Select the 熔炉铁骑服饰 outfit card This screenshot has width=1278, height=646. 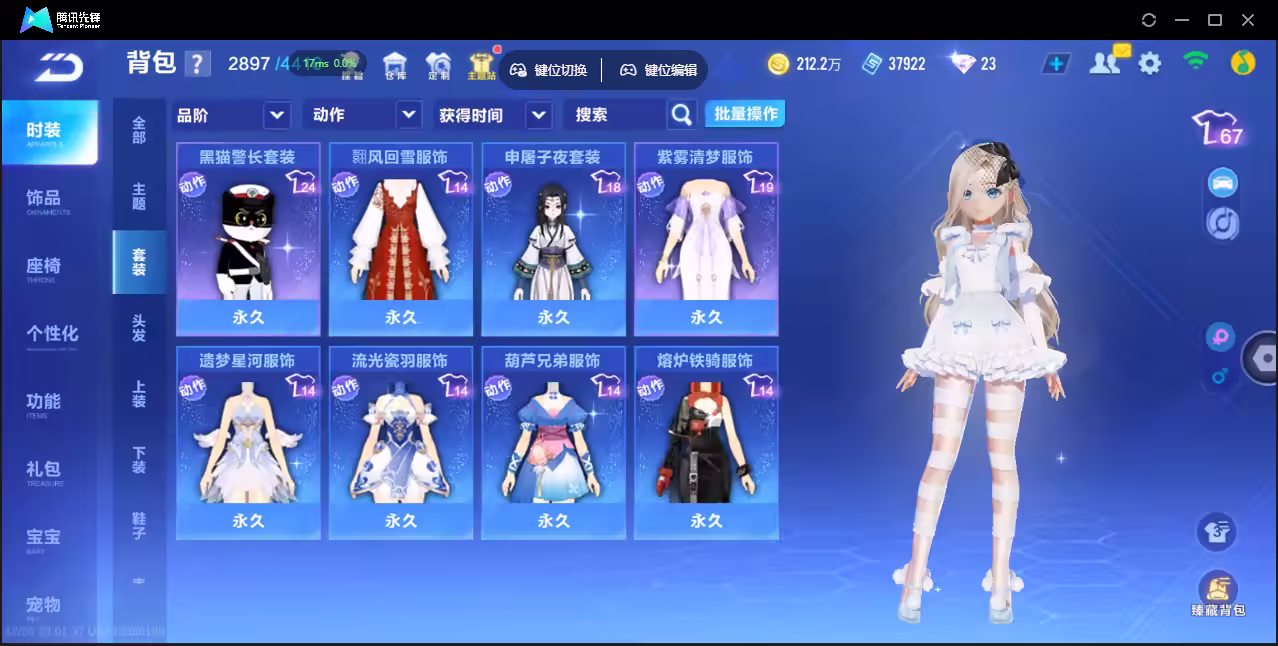(706, 442)
